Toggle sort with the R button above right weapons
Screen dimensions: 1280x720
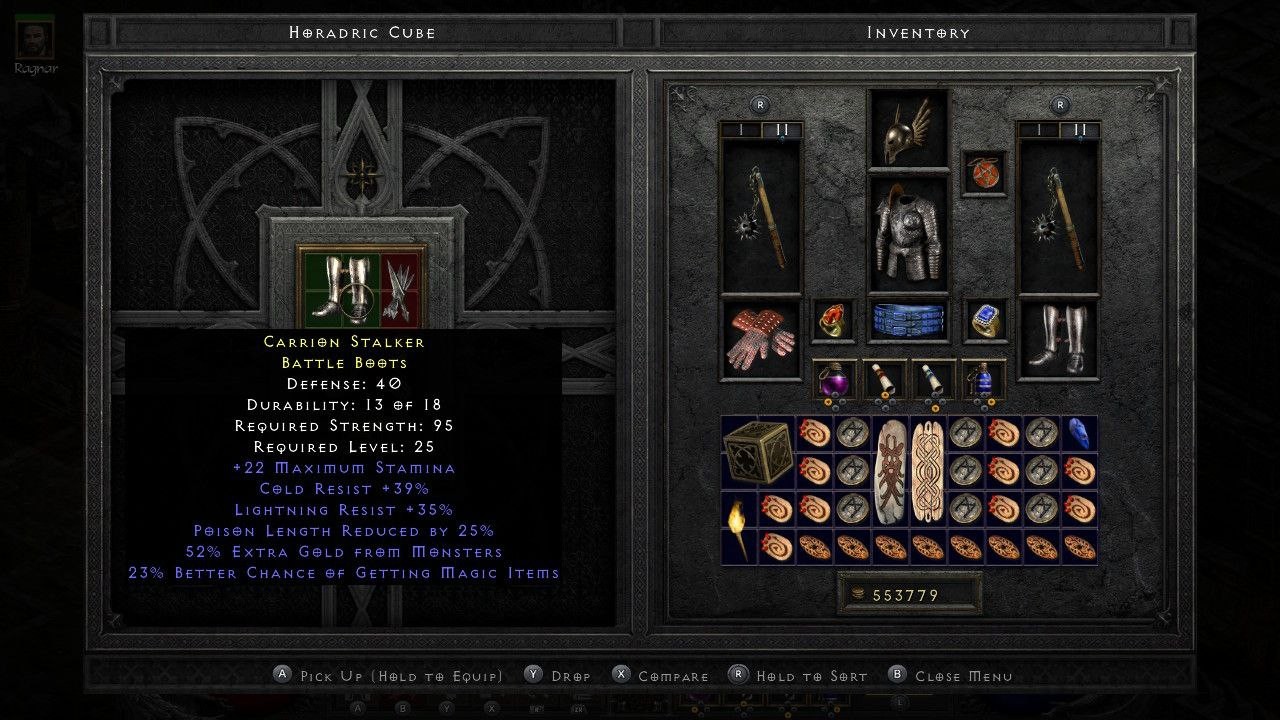point(1058,104)
